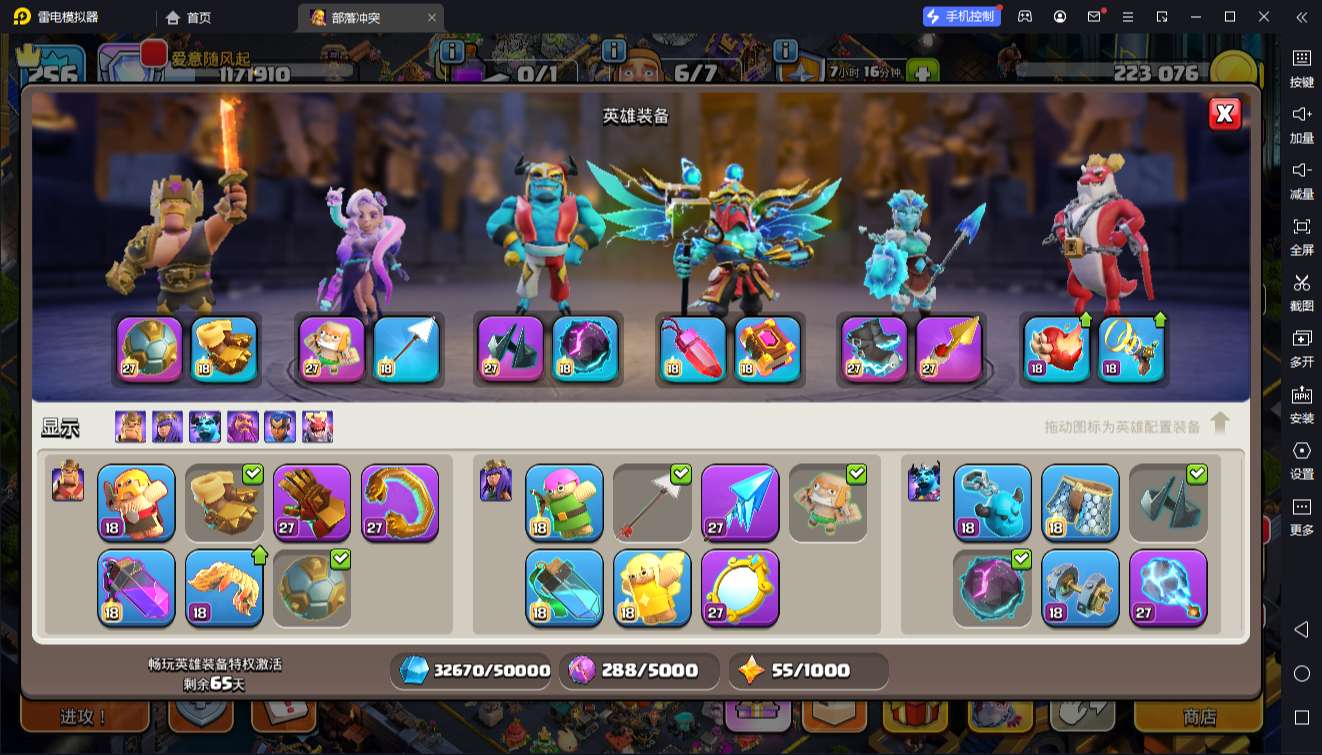Image resolution: width=1322 pixels, height=755 pixels.
Task: Open Barbarian King's equipped Earthquake Boots slot
Action: point(224,349)
